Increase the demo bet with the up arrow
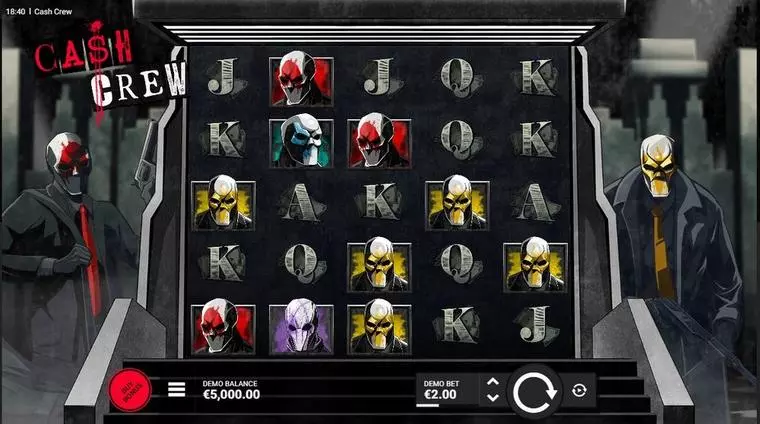760x424 pixels. tap(492, 381)
